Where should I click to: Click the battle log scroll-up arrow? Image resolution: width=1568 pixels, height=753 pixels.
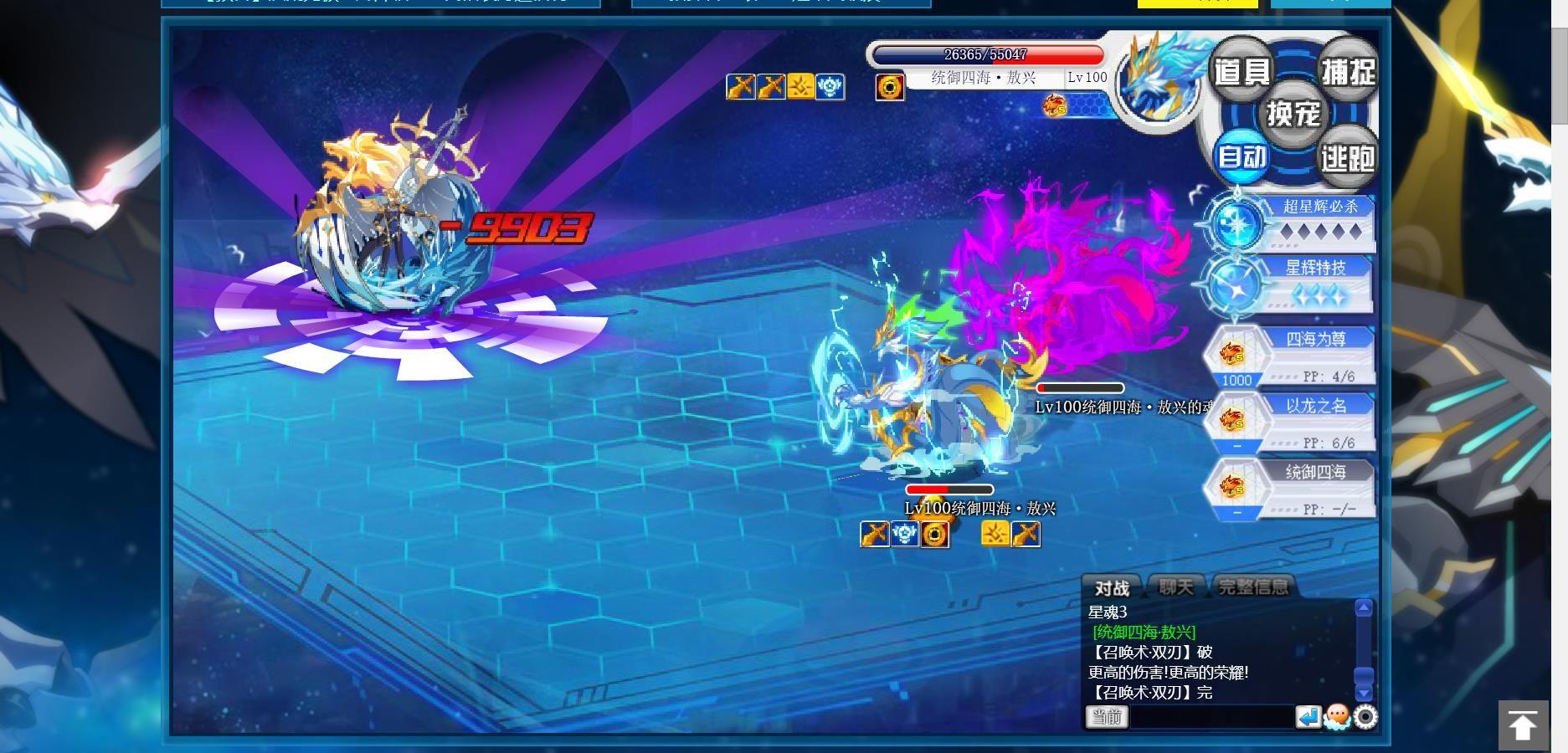coord(1364,608)
